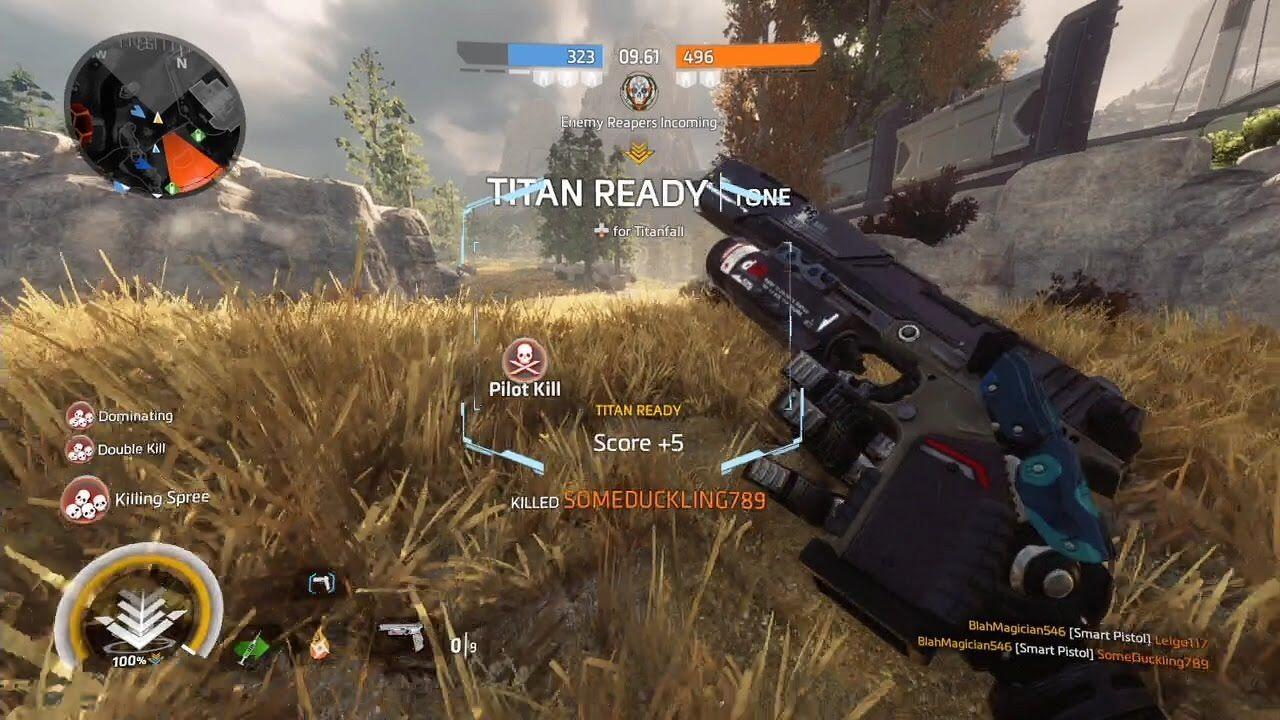The width and height of the screenshot is (1280, 720).
Task: Click the Pilot Kill skull medal
Action: [x=525, y=359]
